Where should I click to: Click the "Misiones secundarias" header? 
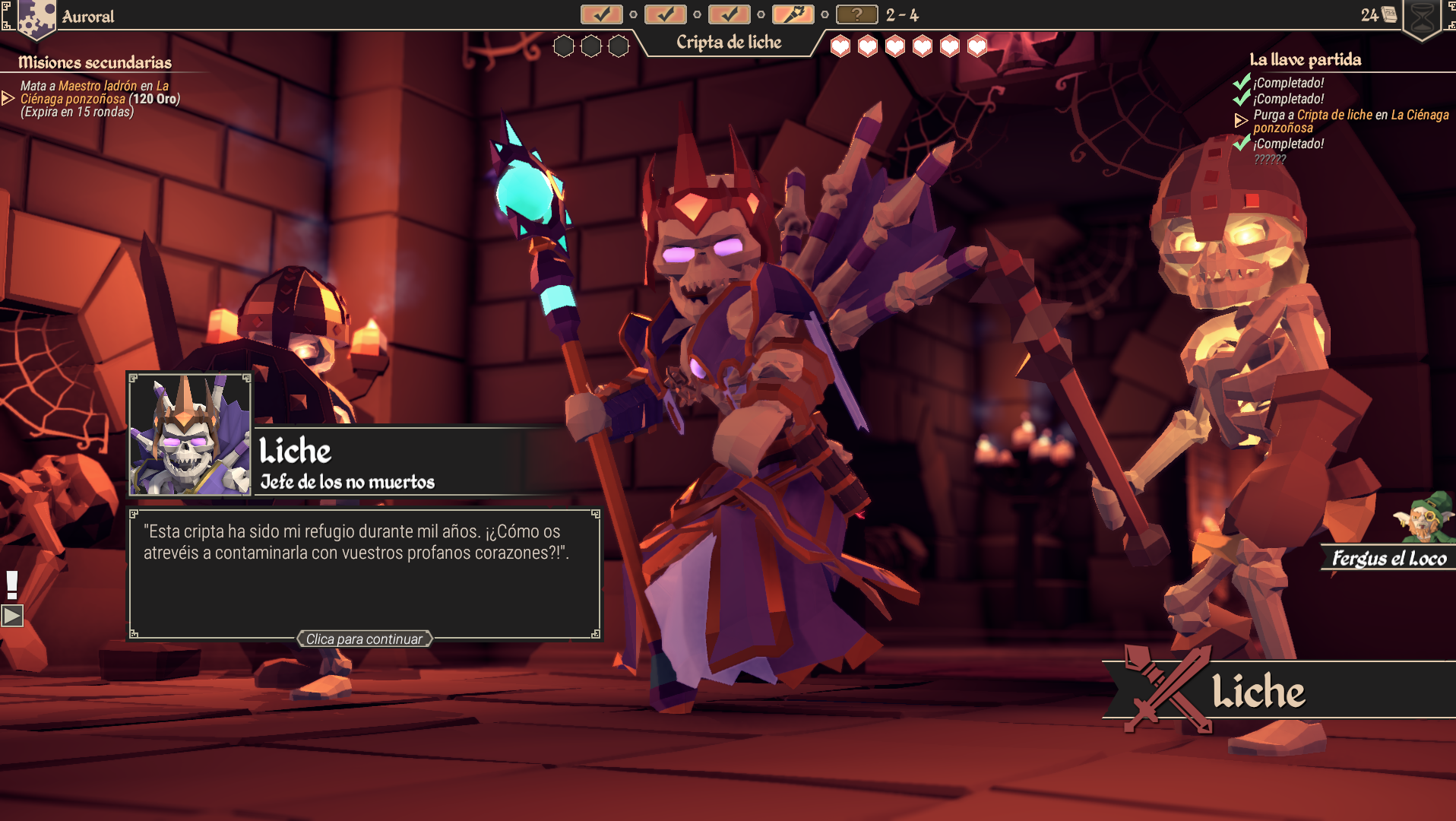(95, 62)
